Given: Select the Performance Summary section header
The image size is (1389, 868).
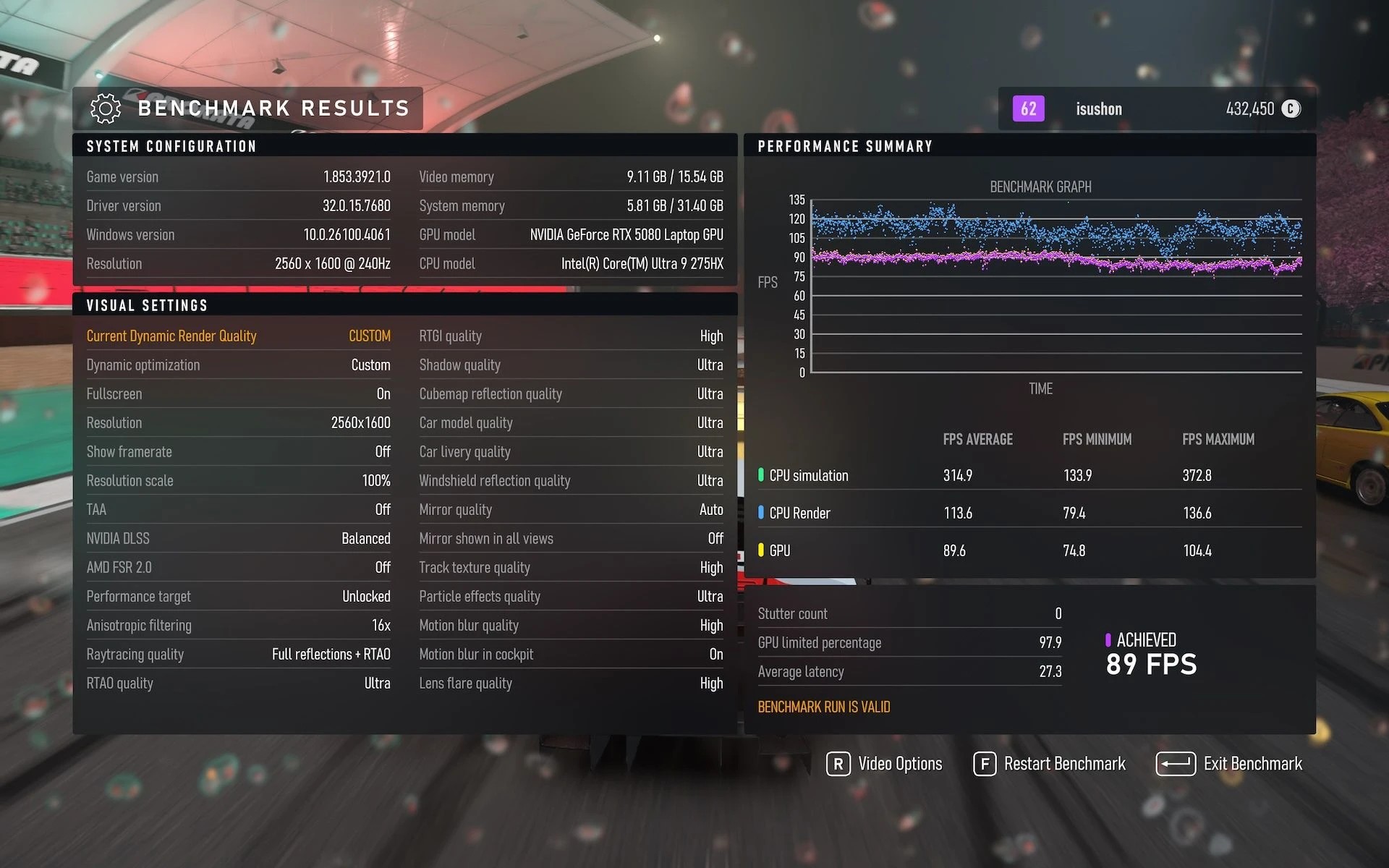Looking at the screenshot, I should coord(845,145).
